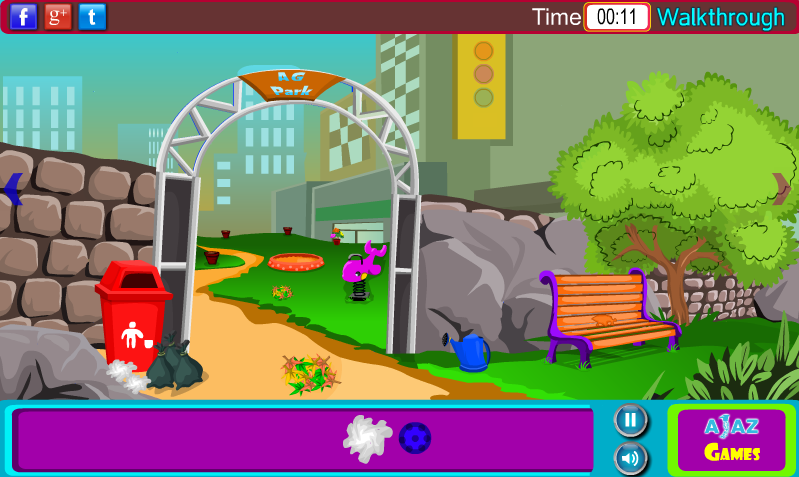Go to the scene on the left
This screenshot has height=477, width=799.
coord(13,189)
